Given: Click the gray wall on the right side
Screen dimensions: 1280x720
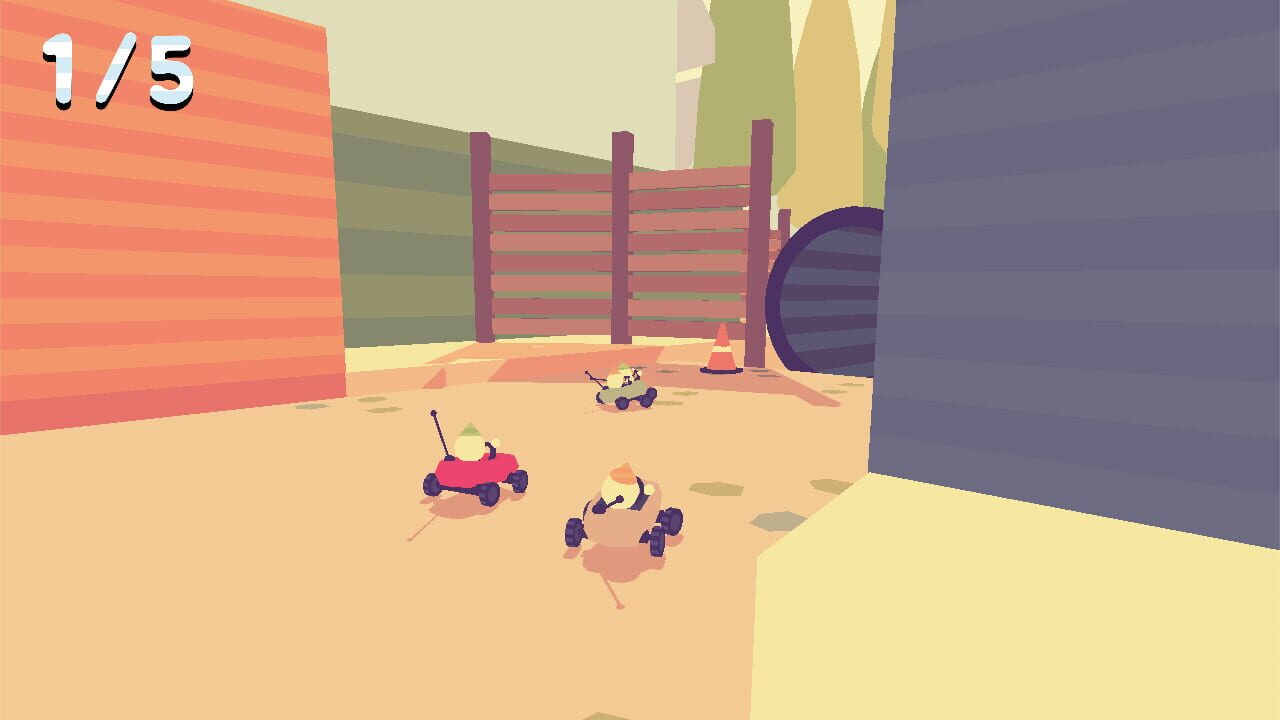Looking at the screenshot, I should (x=1080, y=250).
